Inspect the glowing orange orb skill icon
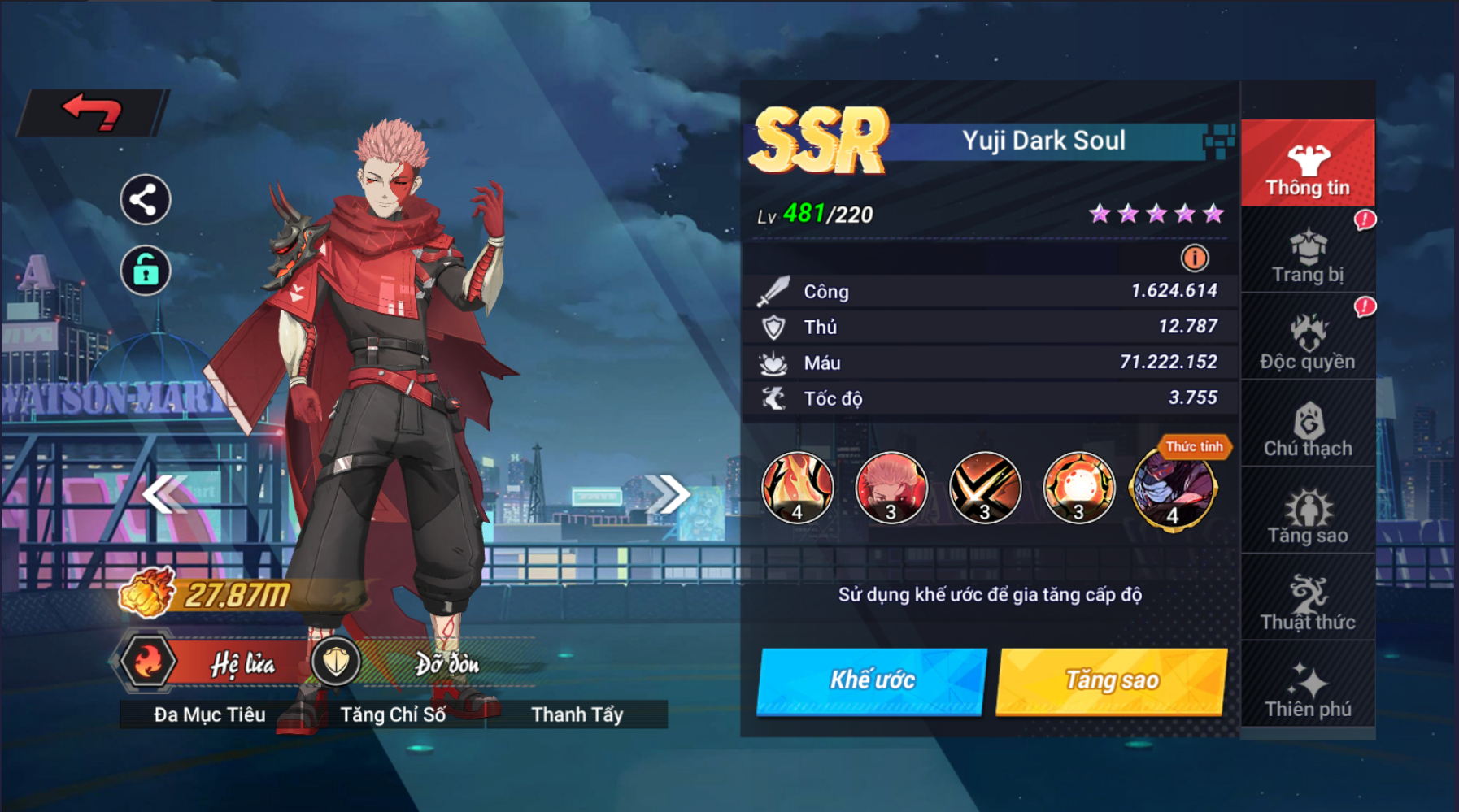This screenshot has width=1459, height=812. [1078, 488]
